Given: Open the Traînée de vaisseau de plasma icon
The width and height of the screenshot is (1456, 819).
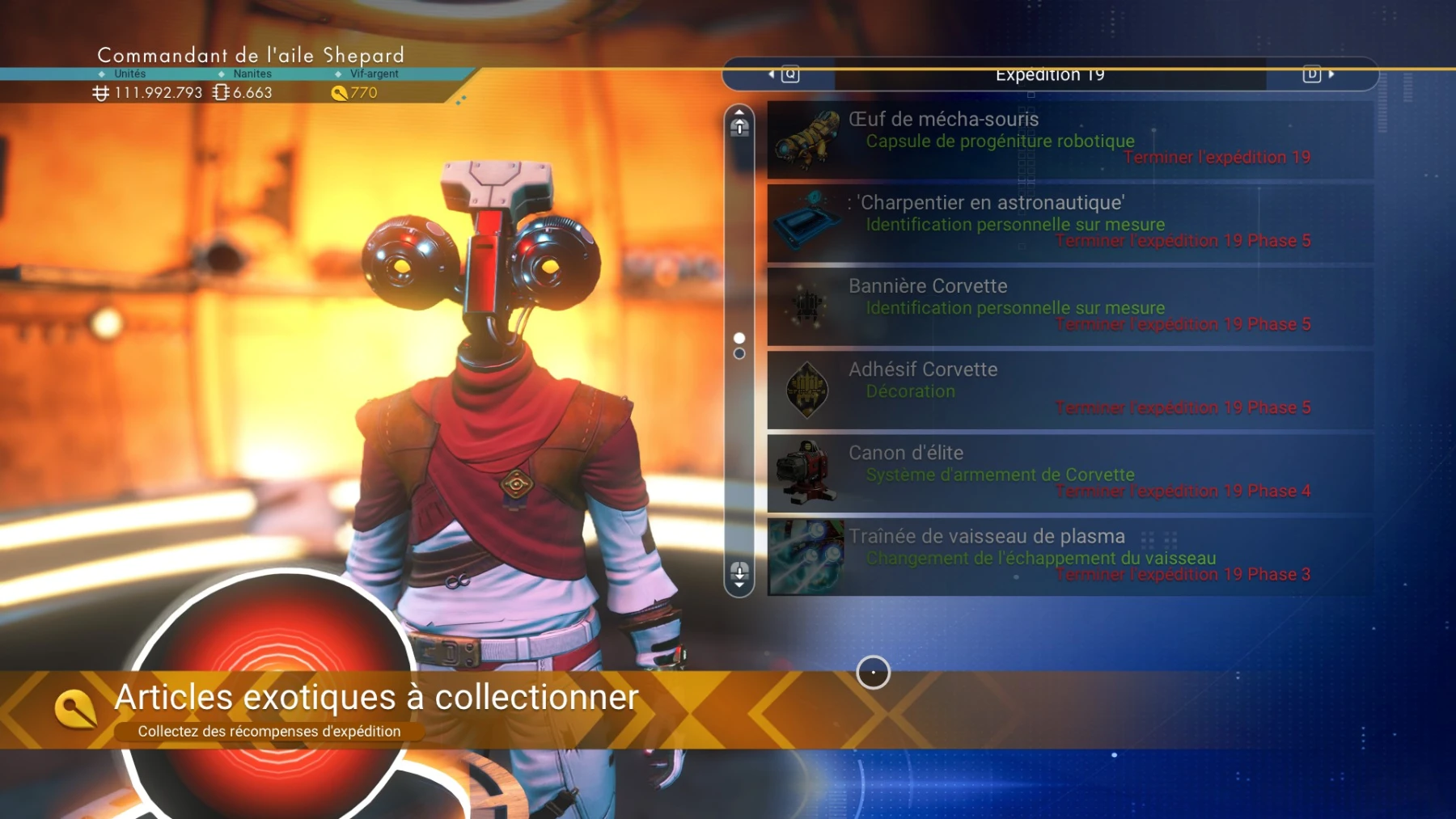Looking at the screenshot, I should click(807, 558).
